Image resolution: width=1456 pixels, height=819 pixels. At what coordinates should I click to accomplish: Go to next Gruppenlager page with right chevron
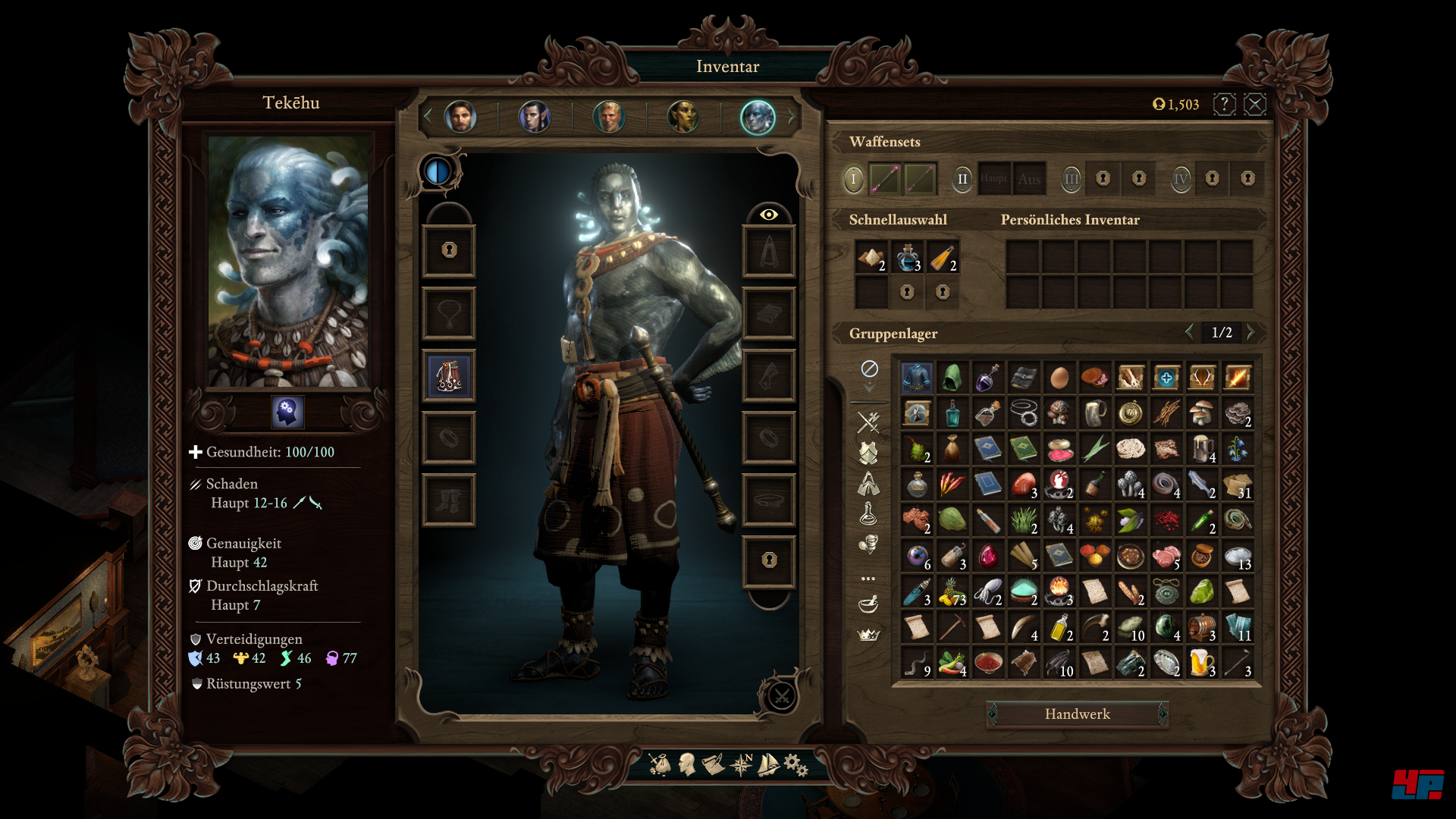[x=1253, y=332]
